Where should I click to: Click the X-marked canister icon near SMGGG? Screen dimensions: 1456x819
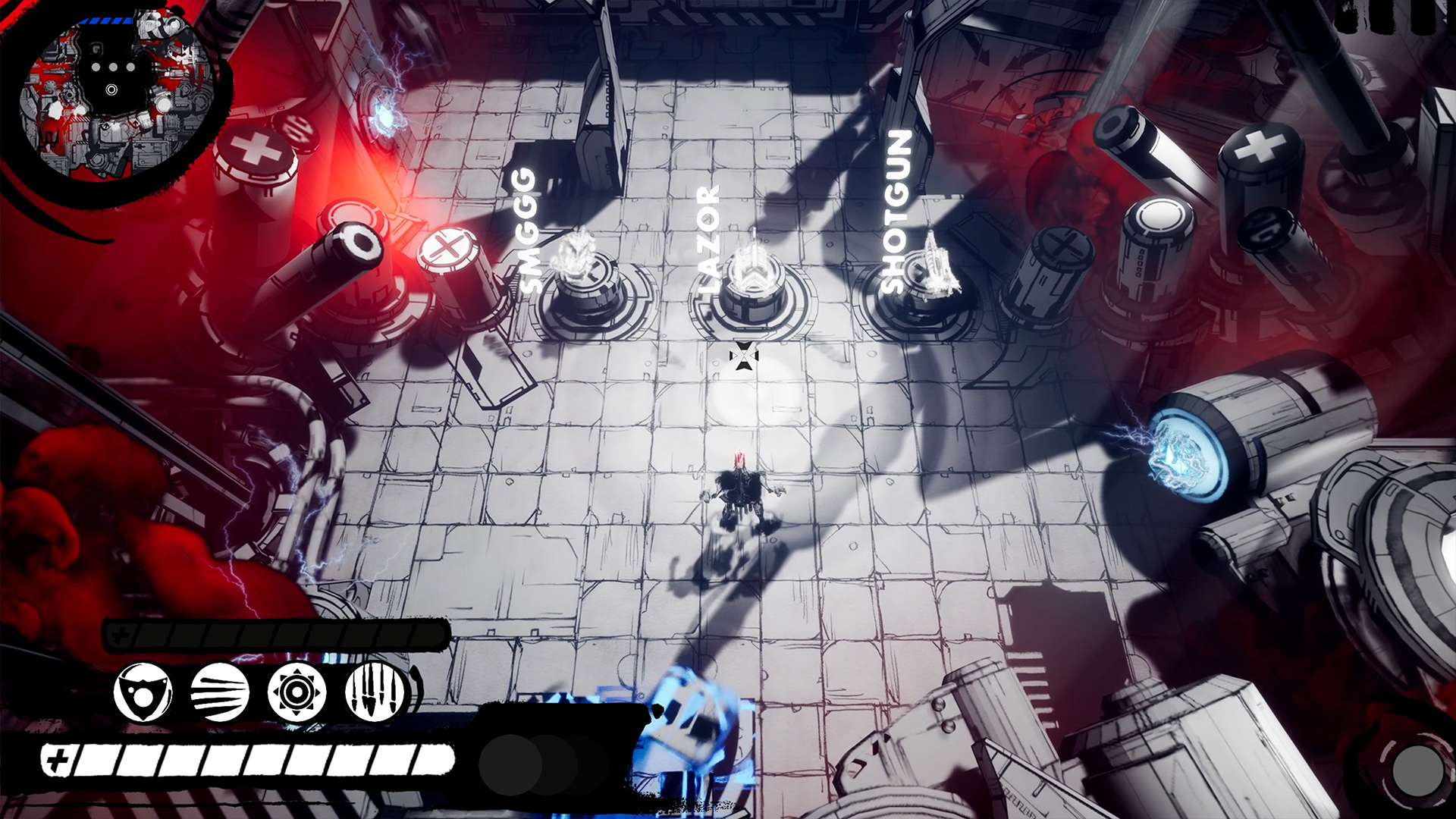[x=446, y=250]
